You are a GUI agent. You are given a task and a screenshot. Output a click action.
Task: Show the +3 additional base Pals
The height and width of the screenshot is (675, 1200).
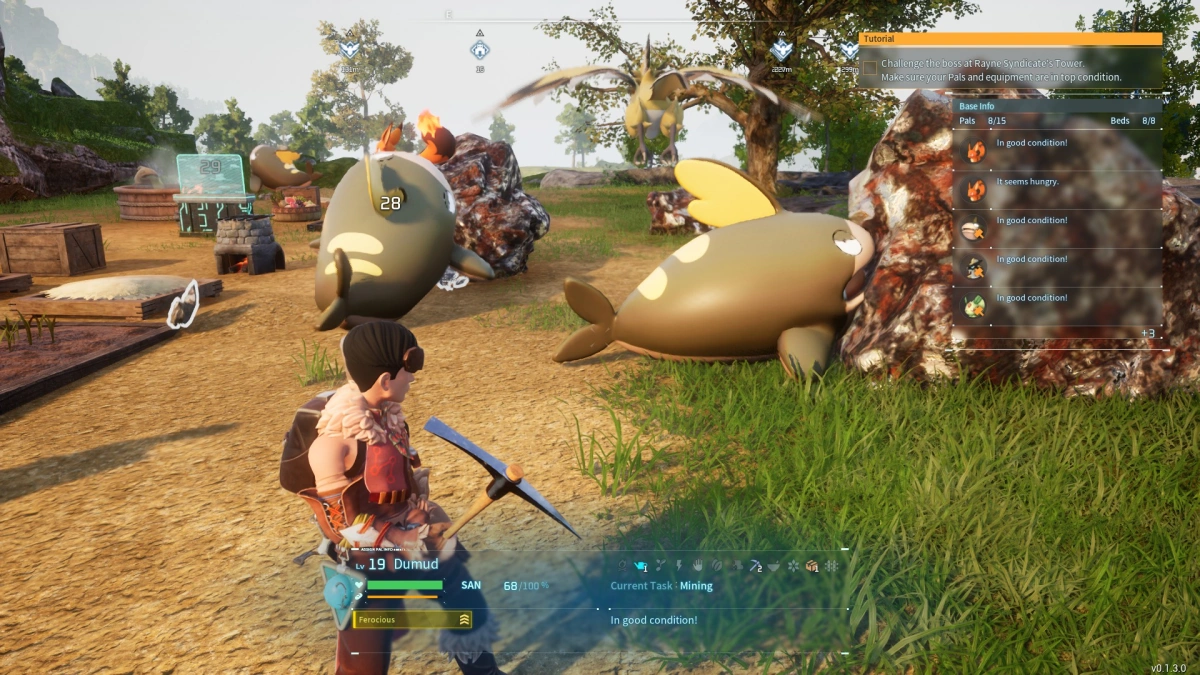pos(1148,333)
